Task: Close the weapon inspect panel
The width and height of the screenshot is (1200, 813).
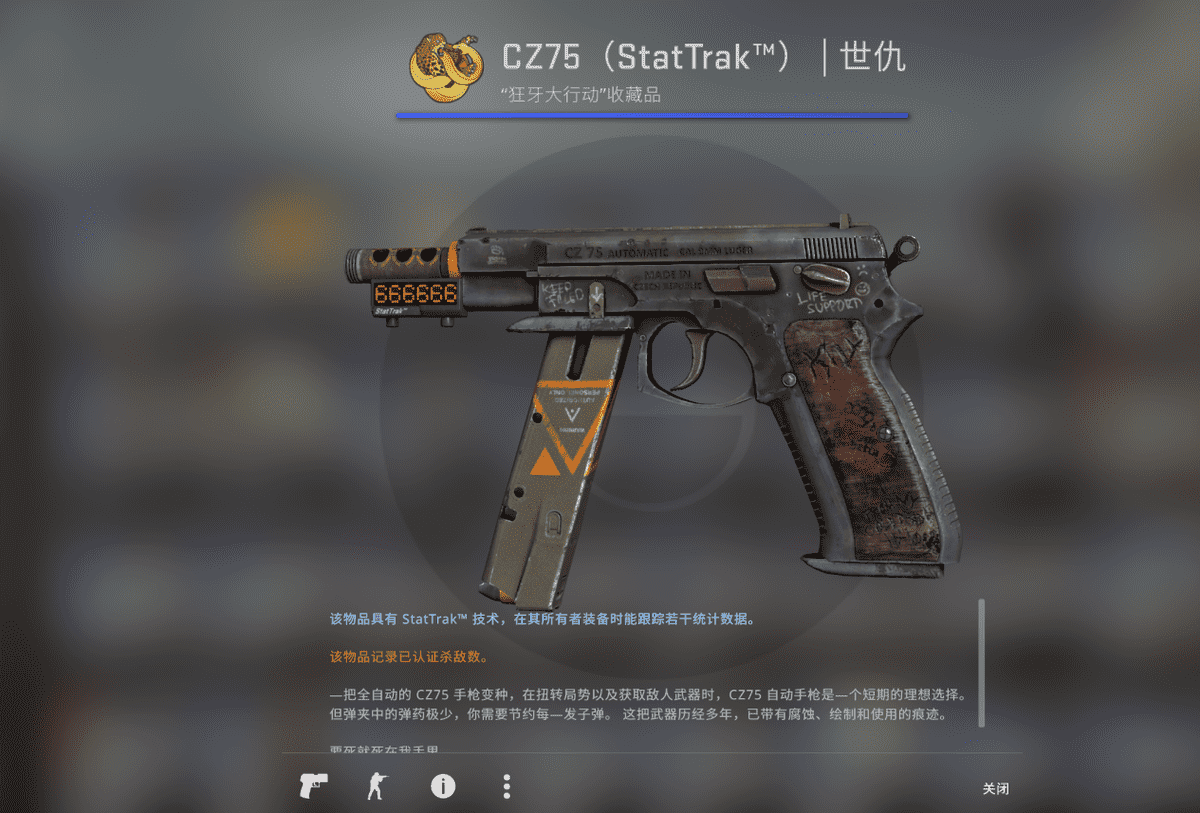Action: click(x=995, y=789)
